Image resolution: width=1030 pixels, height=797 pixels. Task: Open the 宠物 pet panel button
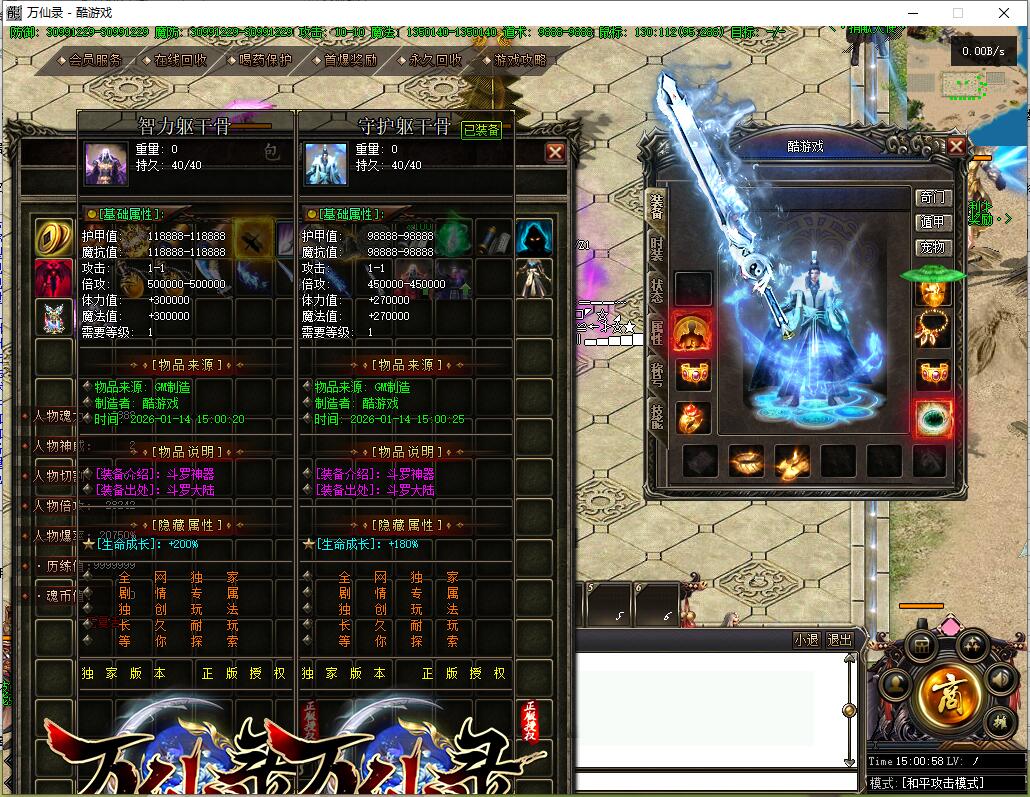pyautogui.click(x=931, y=247)
